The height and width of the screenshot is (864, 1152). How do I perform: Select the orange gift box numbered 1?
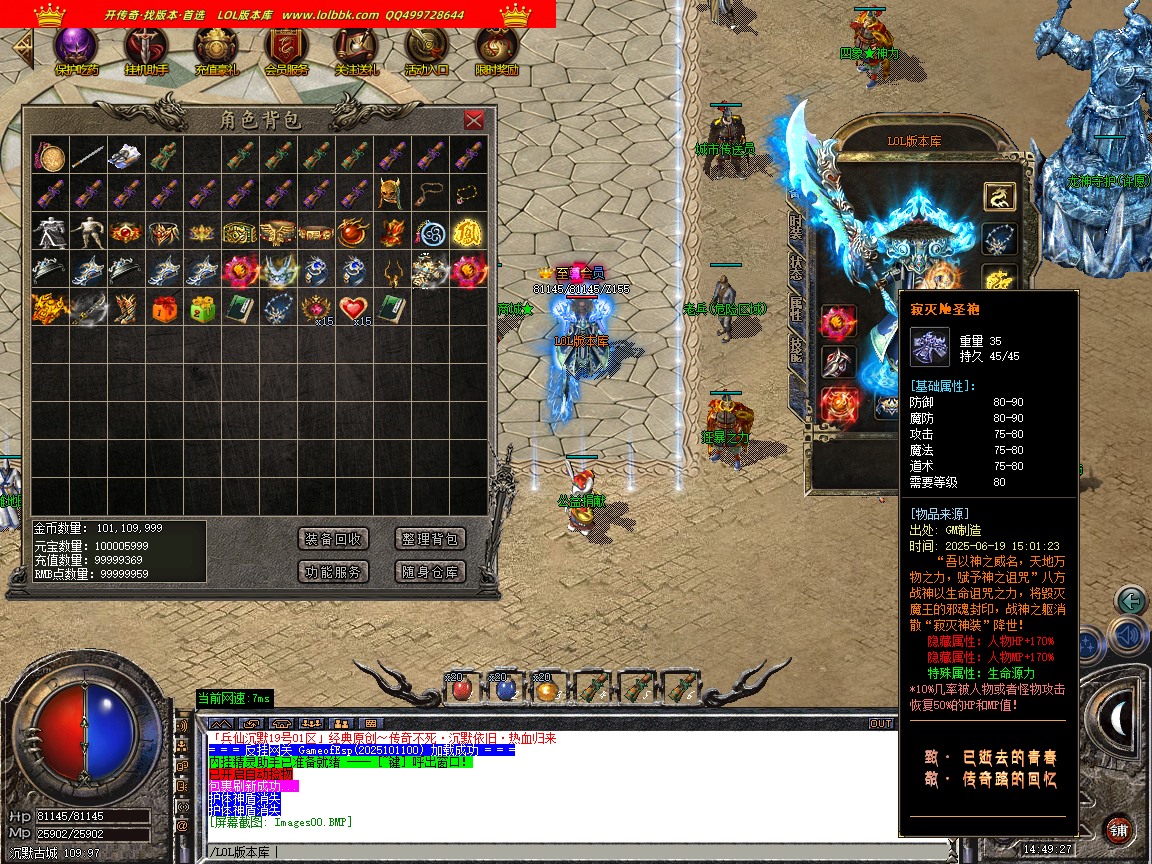tap(164, 308)
